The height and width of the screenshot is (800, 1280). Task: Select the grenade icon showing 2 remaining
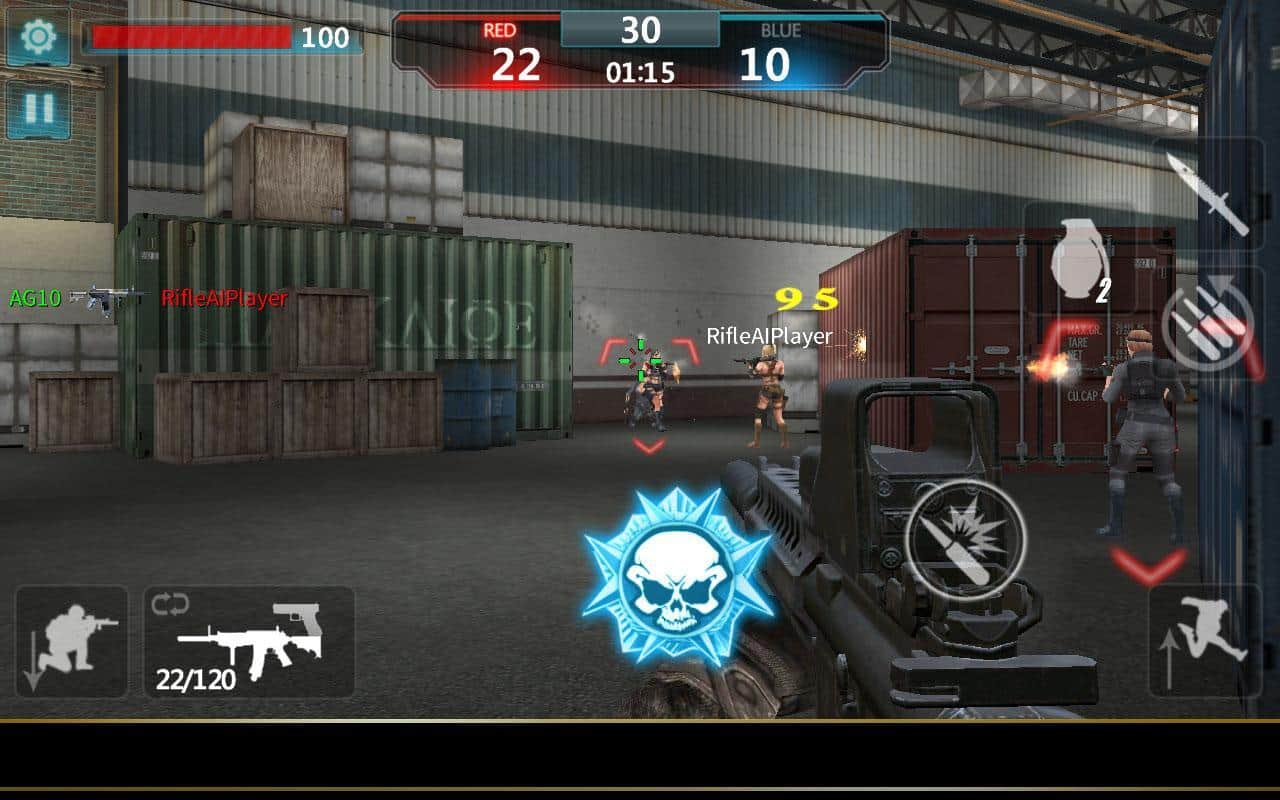pyautogui.click(x=1080, y=260)
